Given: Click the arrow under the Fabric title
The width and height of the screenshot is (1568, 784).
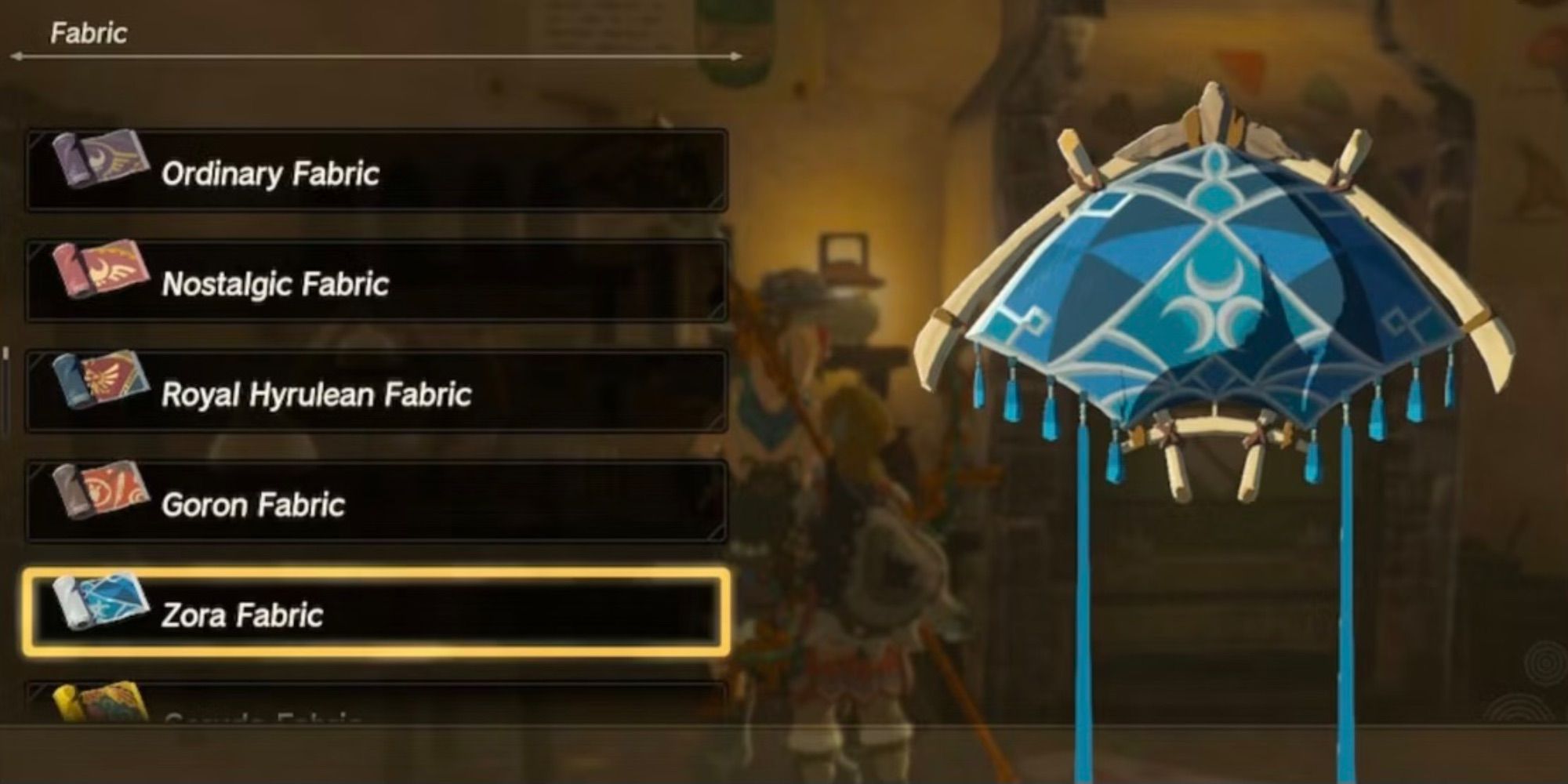Looking at the screenshot, I should tap(376, 56).
